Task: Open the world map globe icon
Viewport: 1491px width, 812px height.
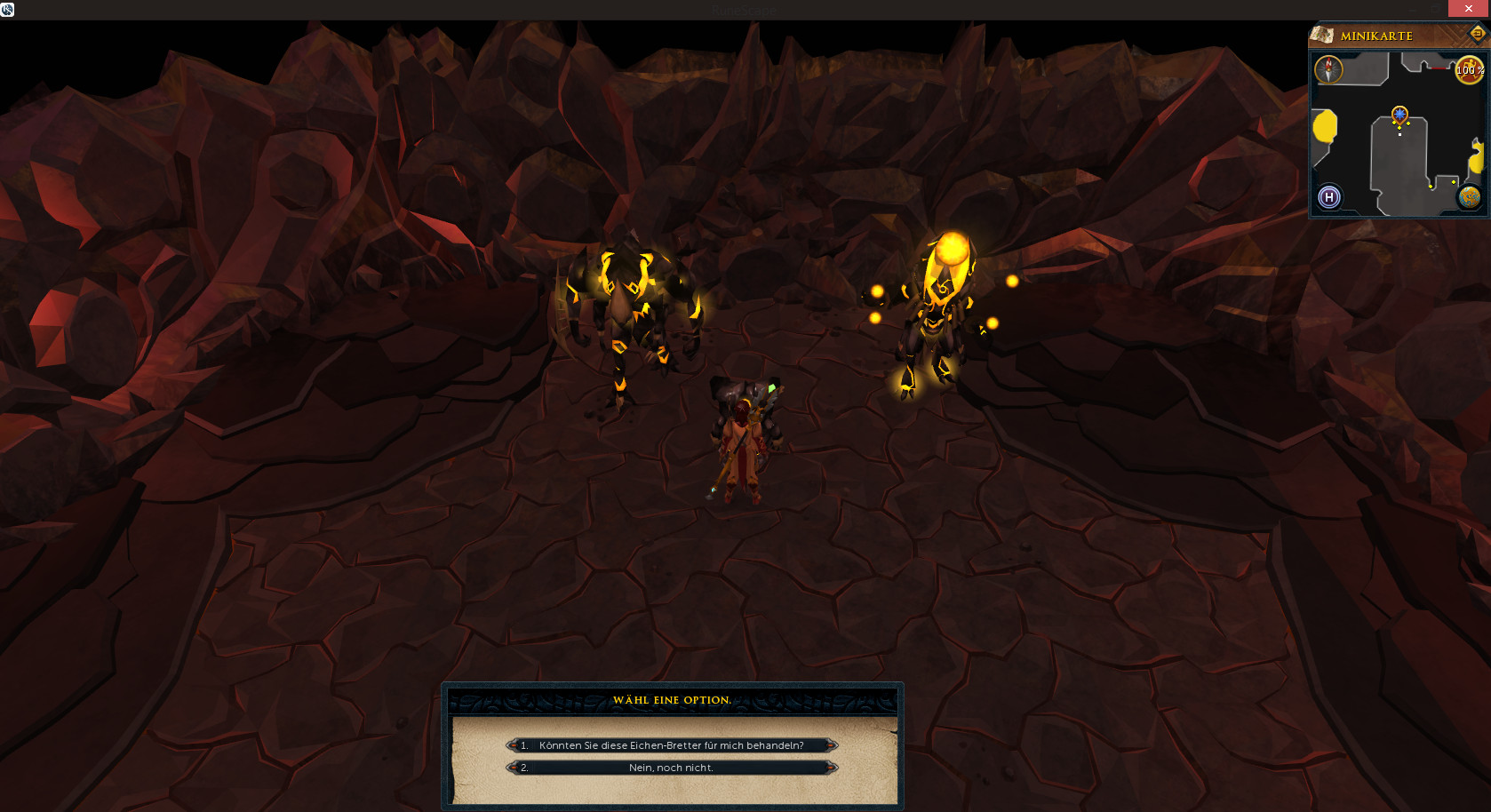Action: click(1469, 196)
